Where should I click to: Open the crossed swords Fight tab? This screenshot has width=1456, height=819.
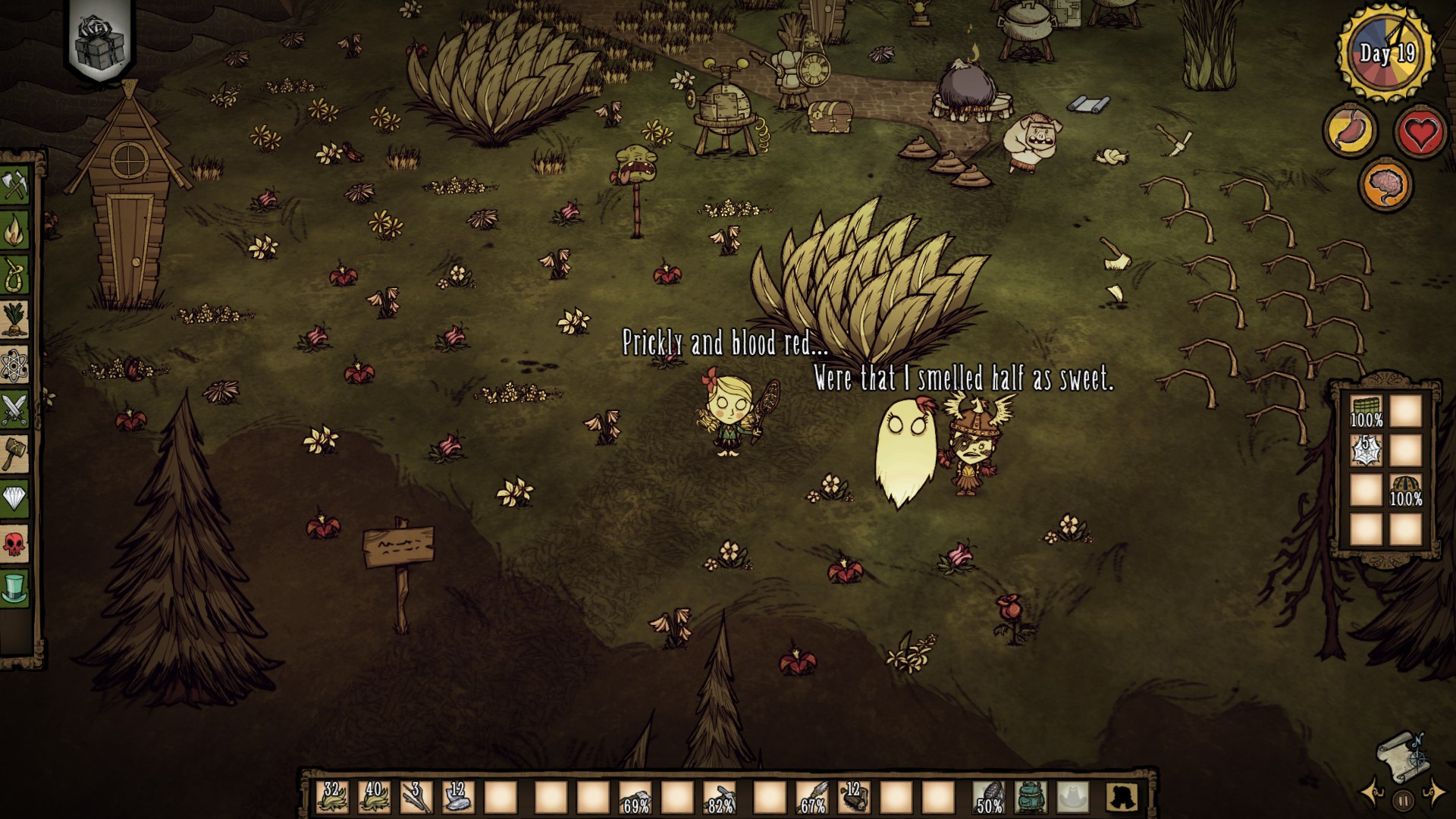14,409
